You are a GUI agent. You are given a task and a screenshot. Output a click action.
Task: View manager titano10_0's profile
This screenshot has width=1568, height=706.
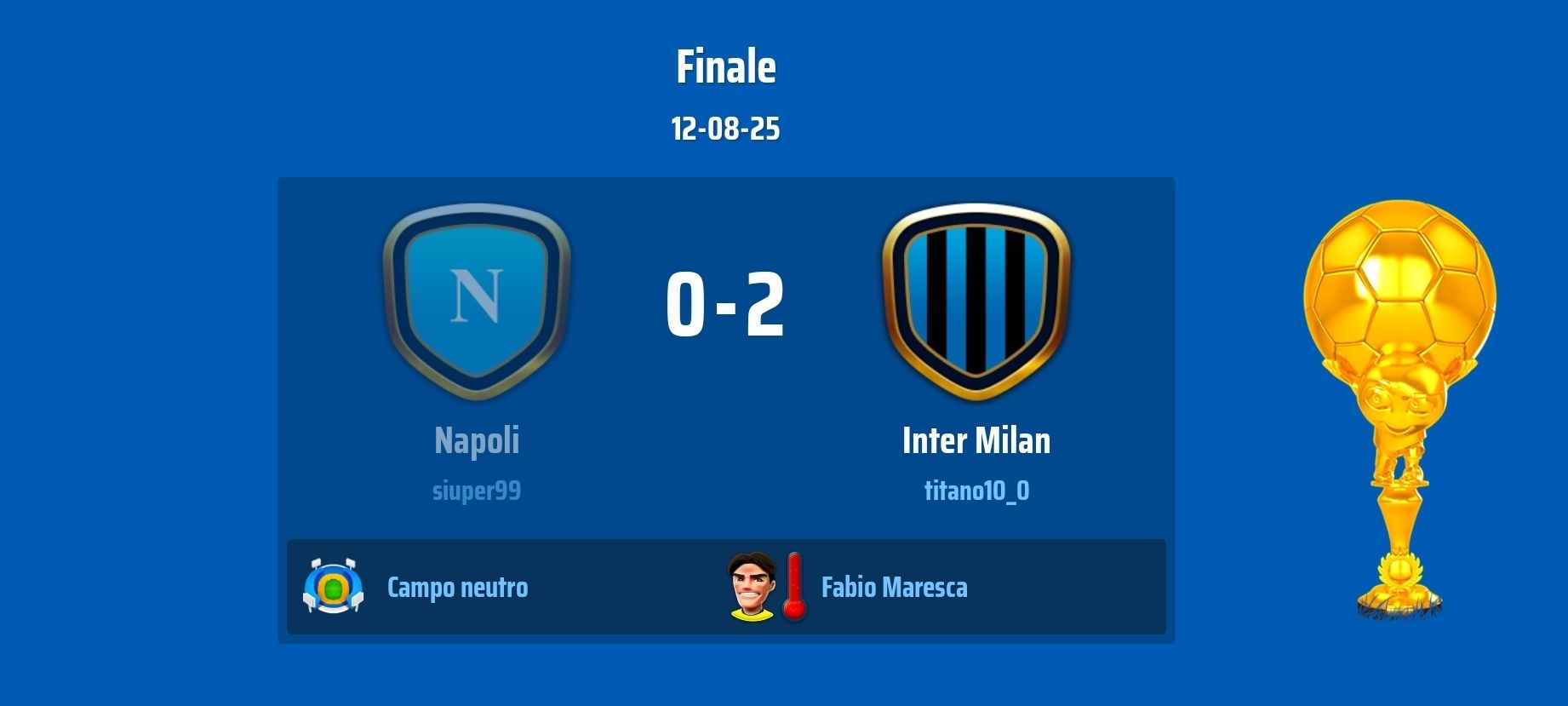976,491
